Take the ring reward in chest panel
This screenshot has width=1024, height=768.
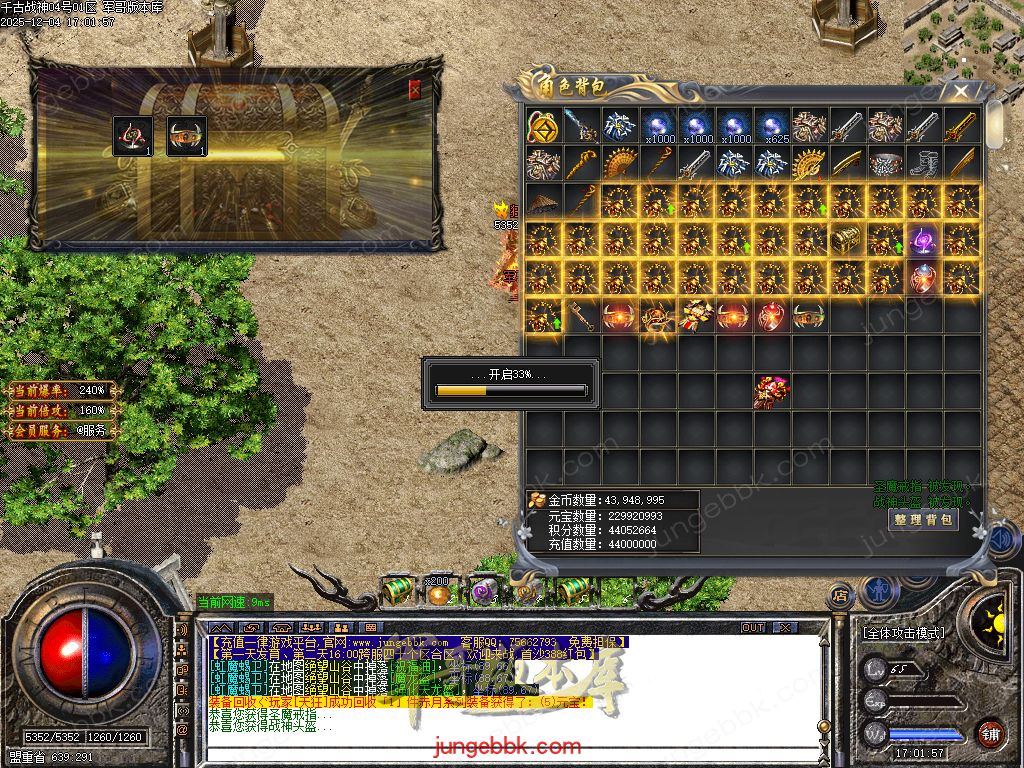click(x=133, y=137)
